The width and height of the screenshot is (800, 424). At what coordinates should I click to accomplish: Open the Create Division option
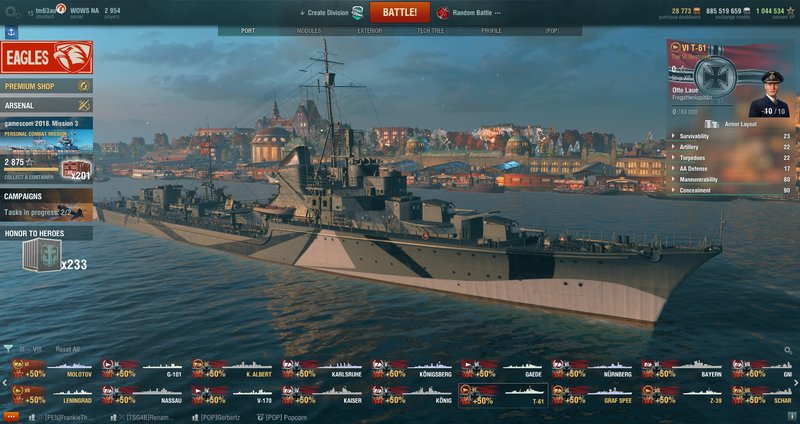click(x=329, y=13)
